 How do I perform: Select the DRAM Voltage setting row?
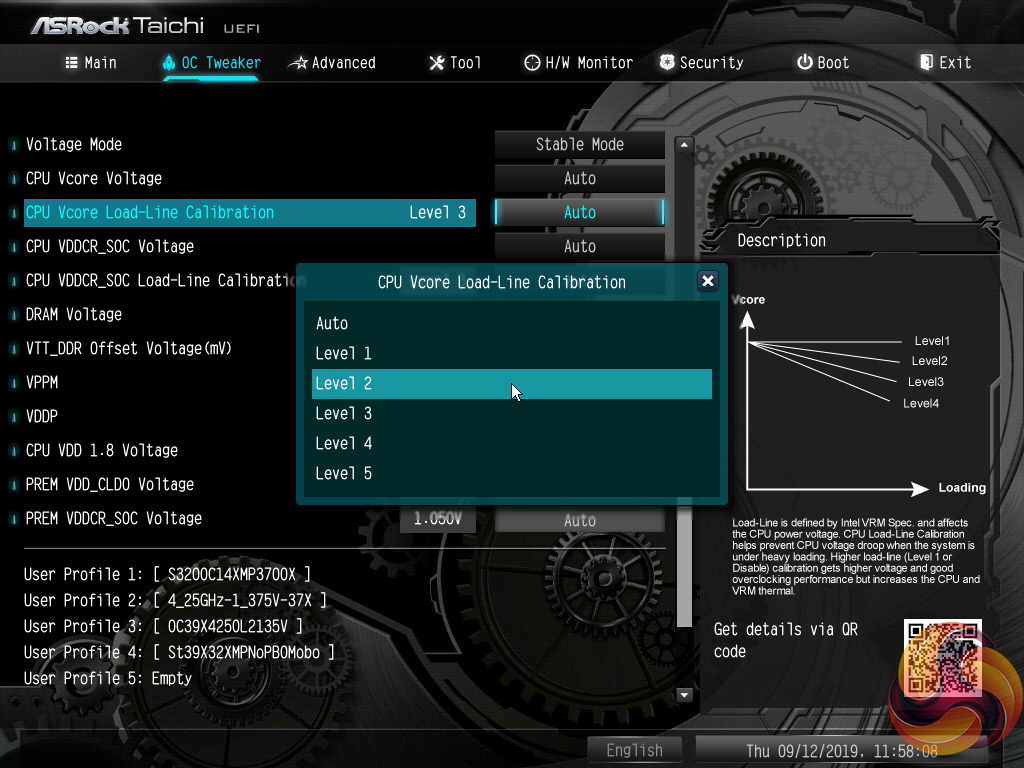[74, 315]
